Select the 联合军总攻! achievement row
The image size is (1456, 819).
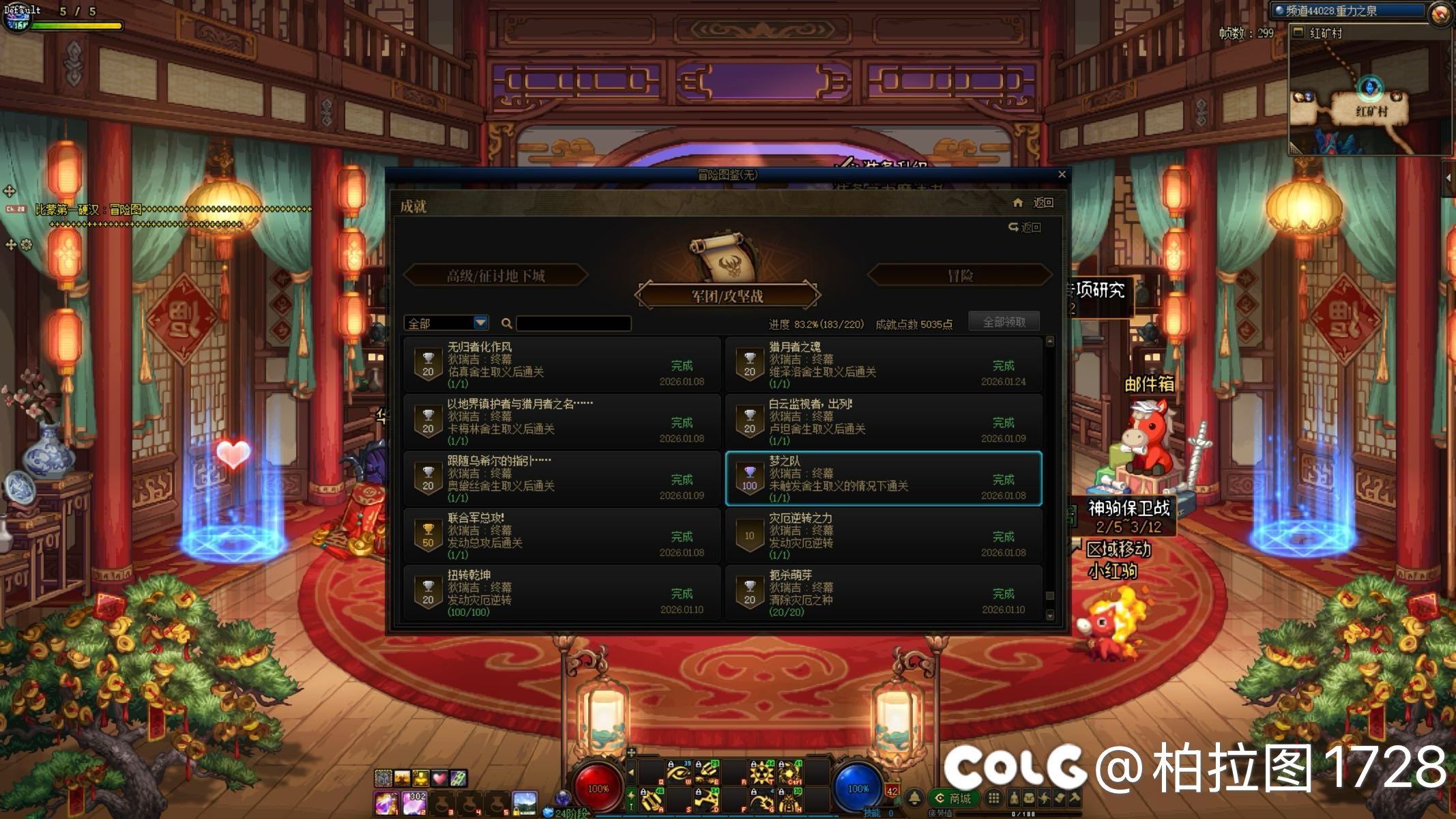click(562, 536)
